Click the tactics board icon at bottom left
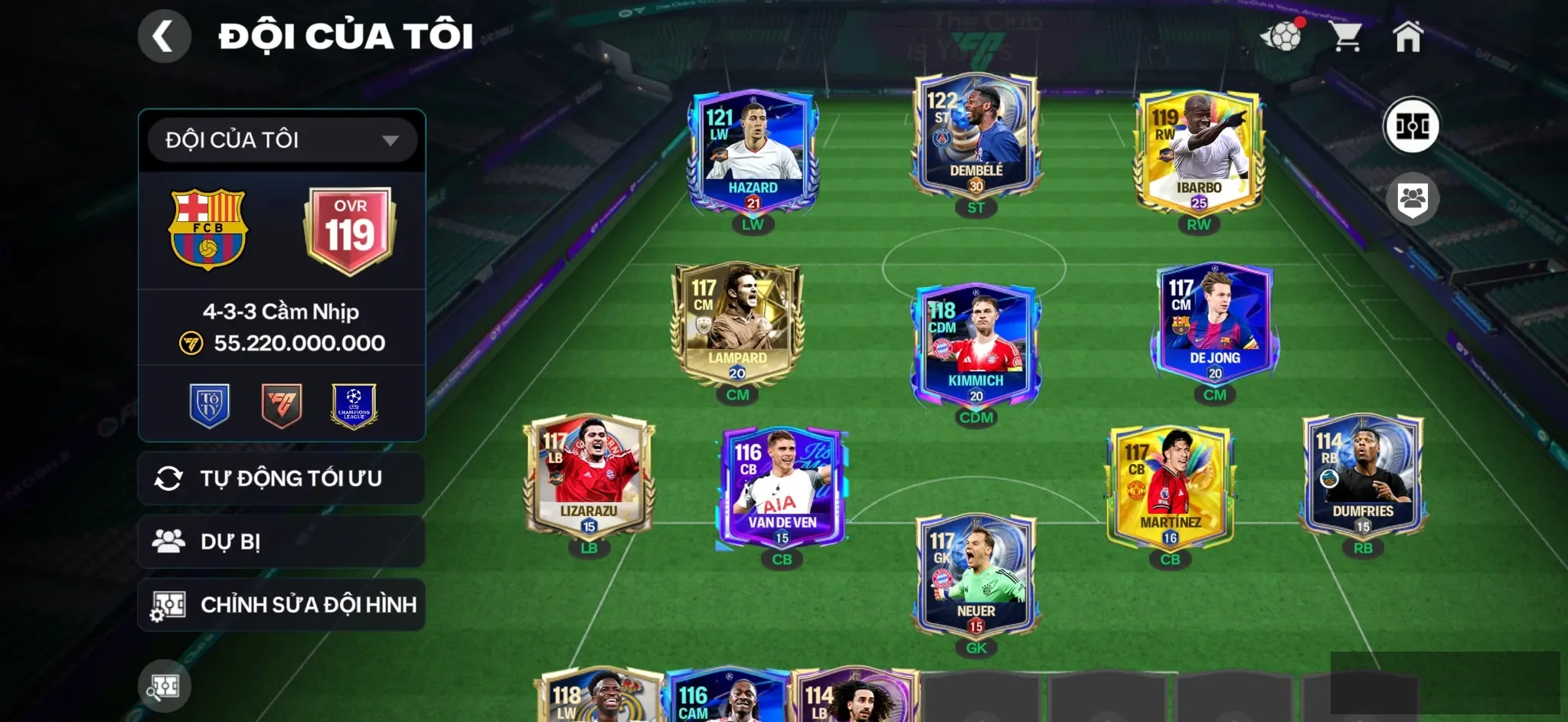The width and height of the screenshot is (1568, 722). pos(165,686)
